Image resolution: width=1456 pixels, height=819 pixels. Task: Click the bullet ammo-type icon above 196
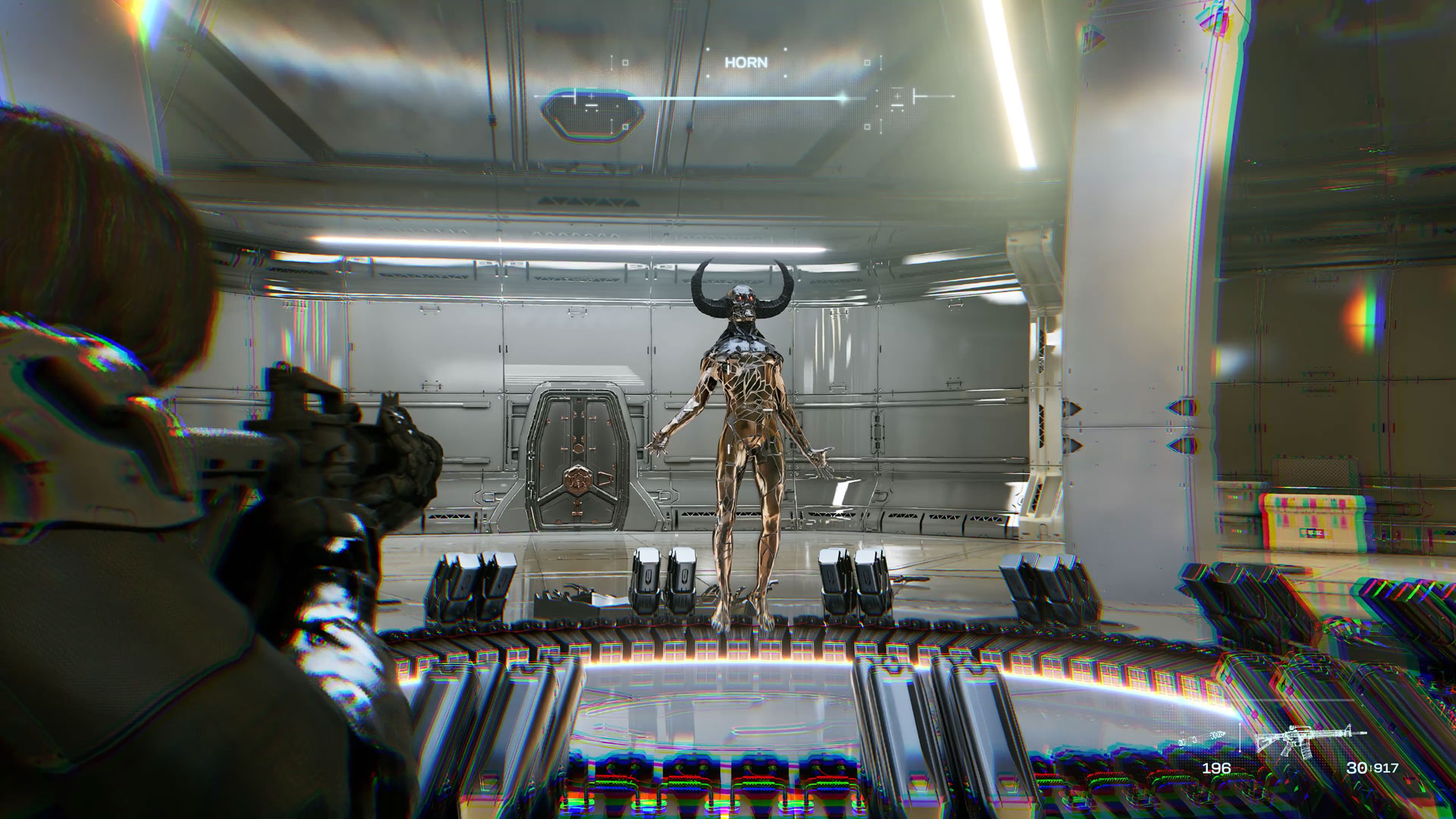tap(1212, 736)
